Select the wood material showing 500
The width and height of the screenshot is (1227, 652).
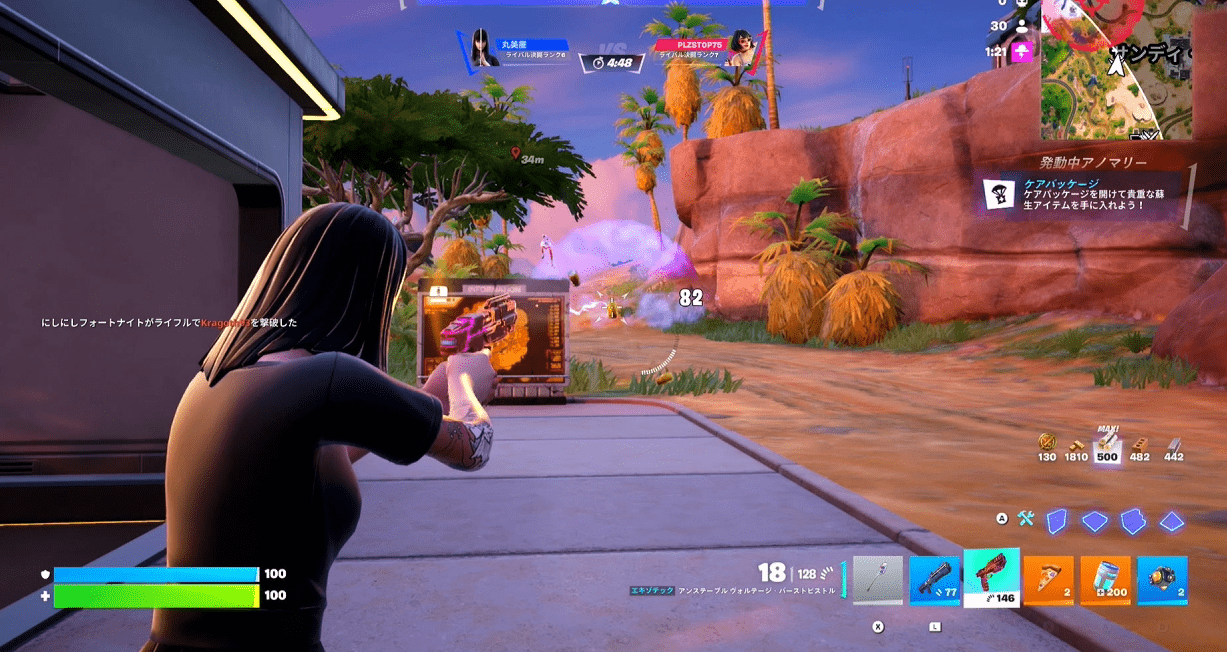(x=1107, y=445)
